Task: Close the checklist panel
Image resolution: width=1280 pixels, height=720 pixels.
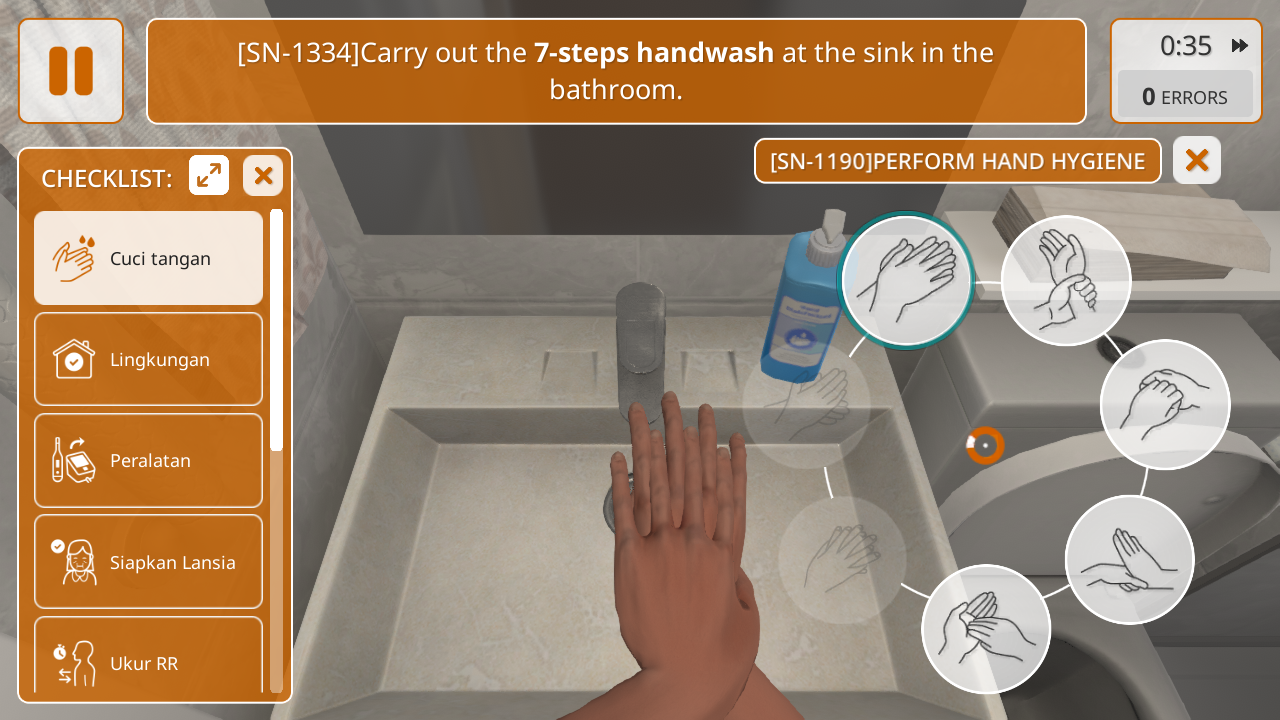Action: (x=263, y=176)
